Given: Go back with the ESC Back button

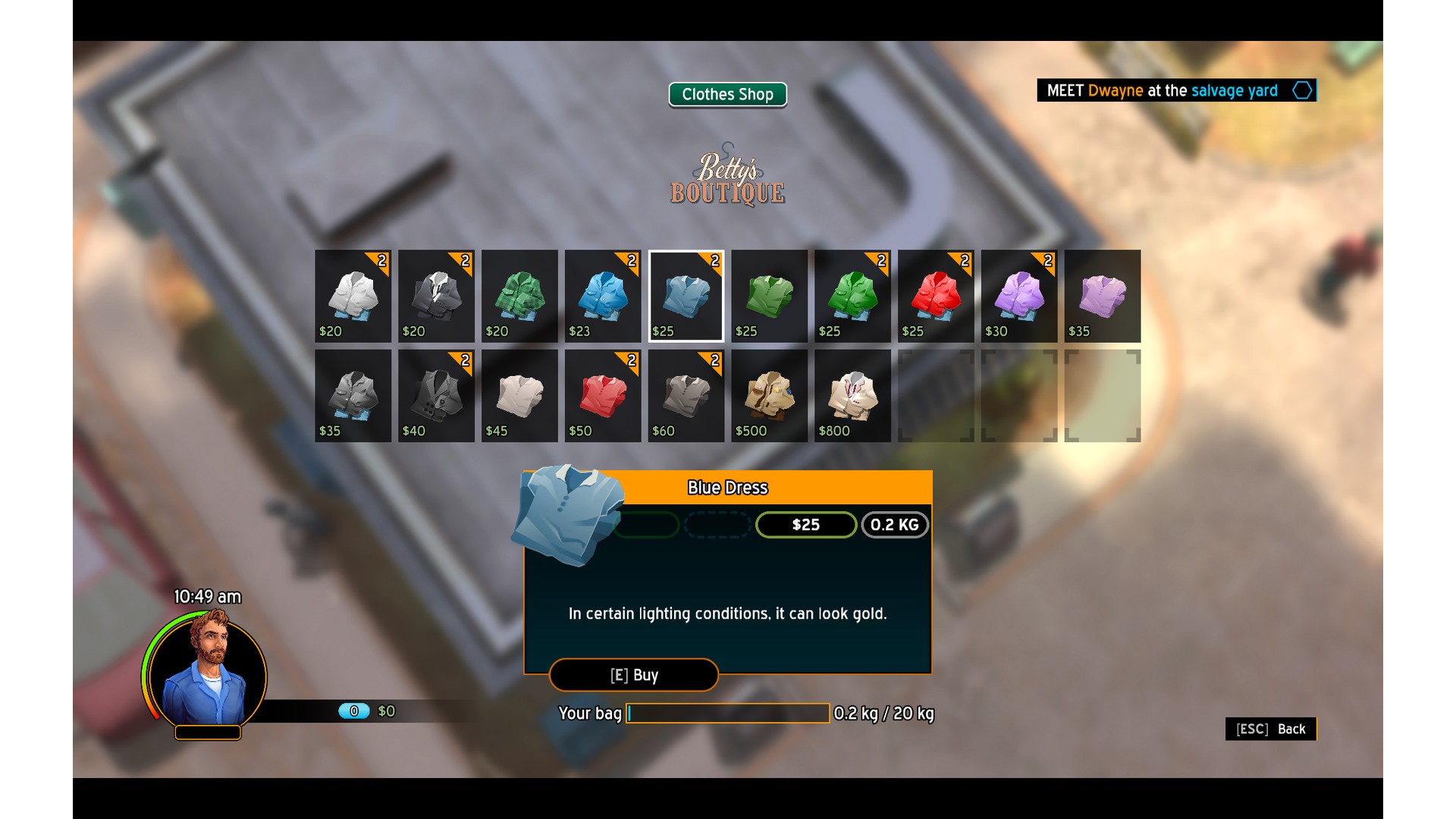Looking at the screenshot, I should coord(1270,729).
